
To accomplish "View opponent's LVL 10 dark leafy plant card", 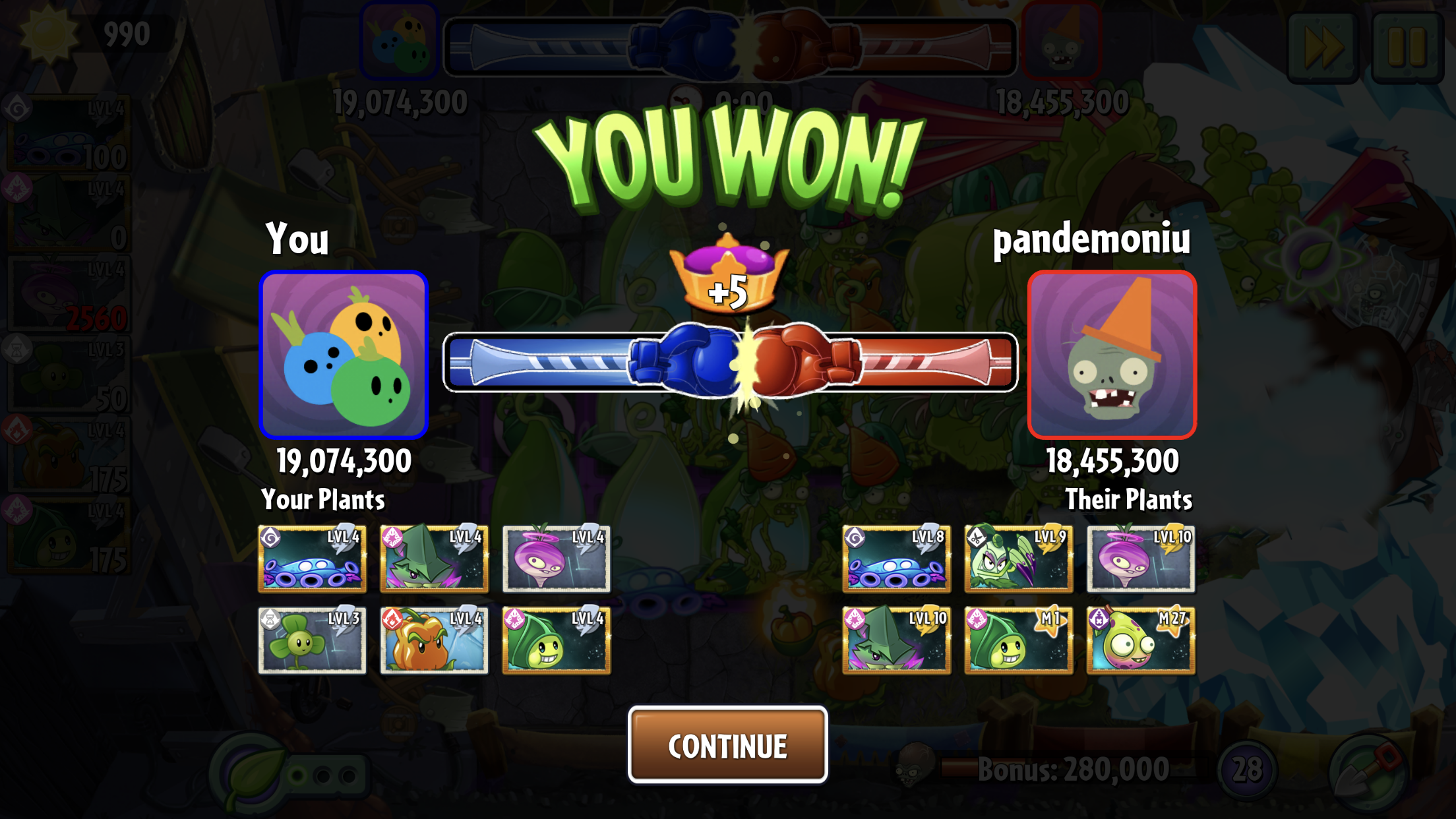I will click(896, 640).
